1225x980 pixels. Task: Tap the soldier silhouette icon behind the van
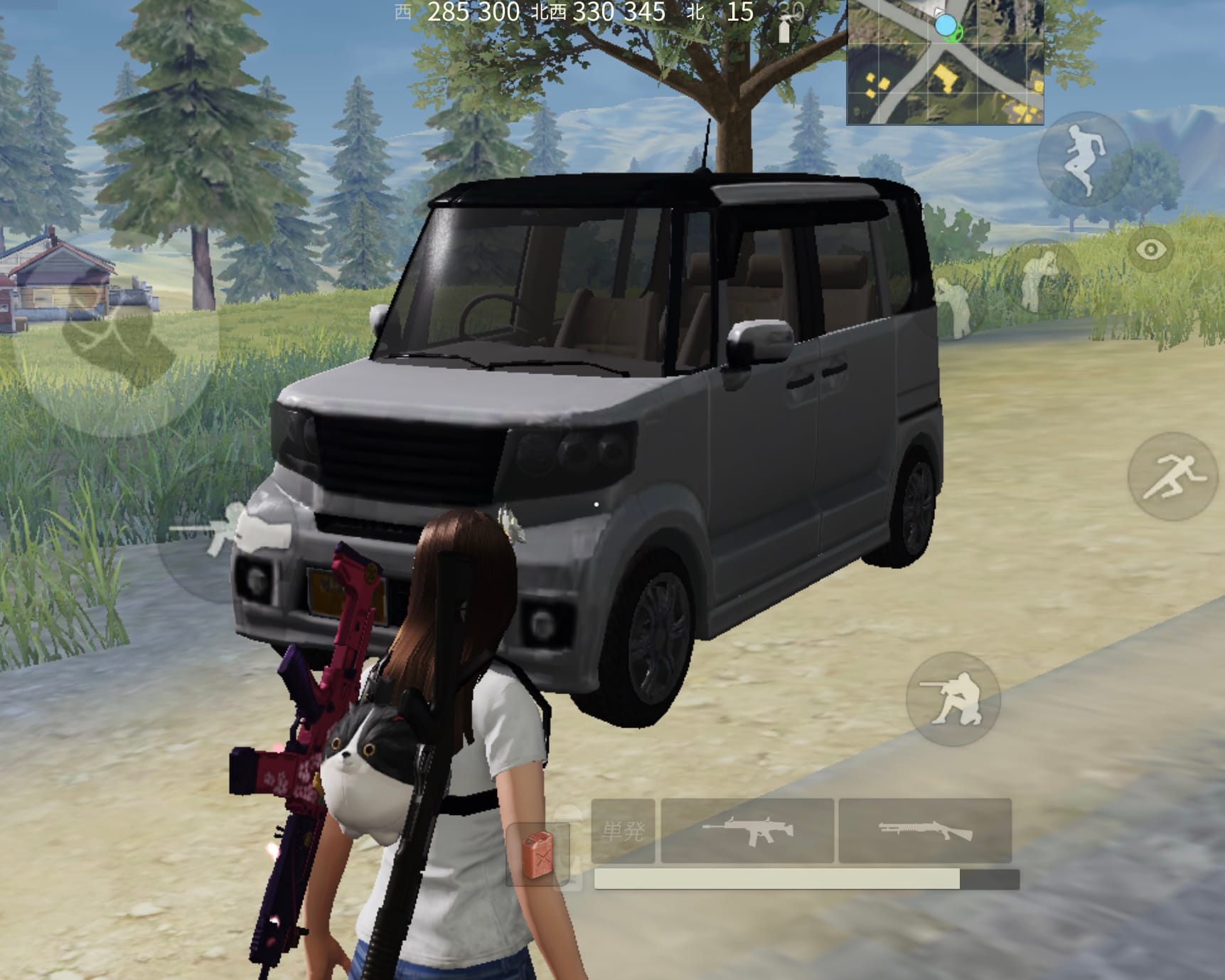pos(953,306)
